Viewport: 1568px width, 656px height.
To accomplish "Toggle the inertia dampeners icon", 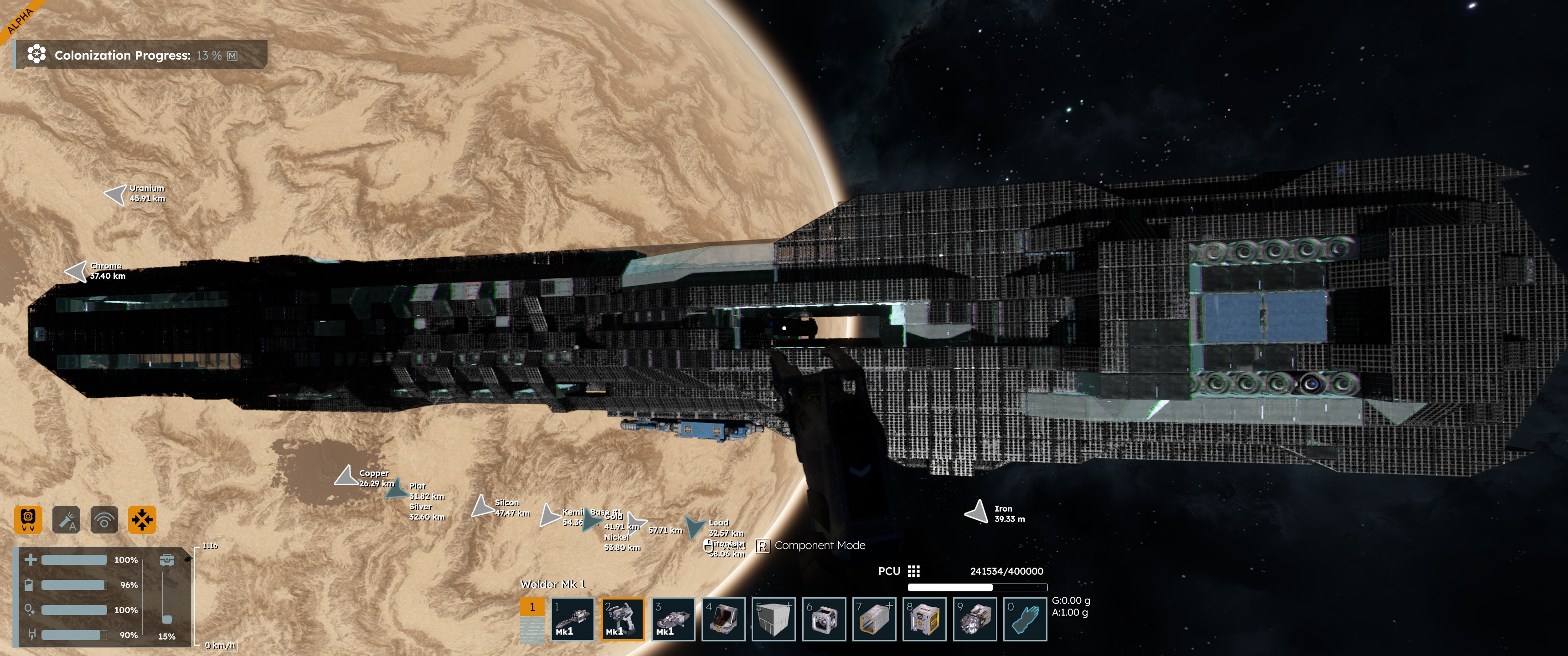I will pyautogui.click(x=142, y=520).
